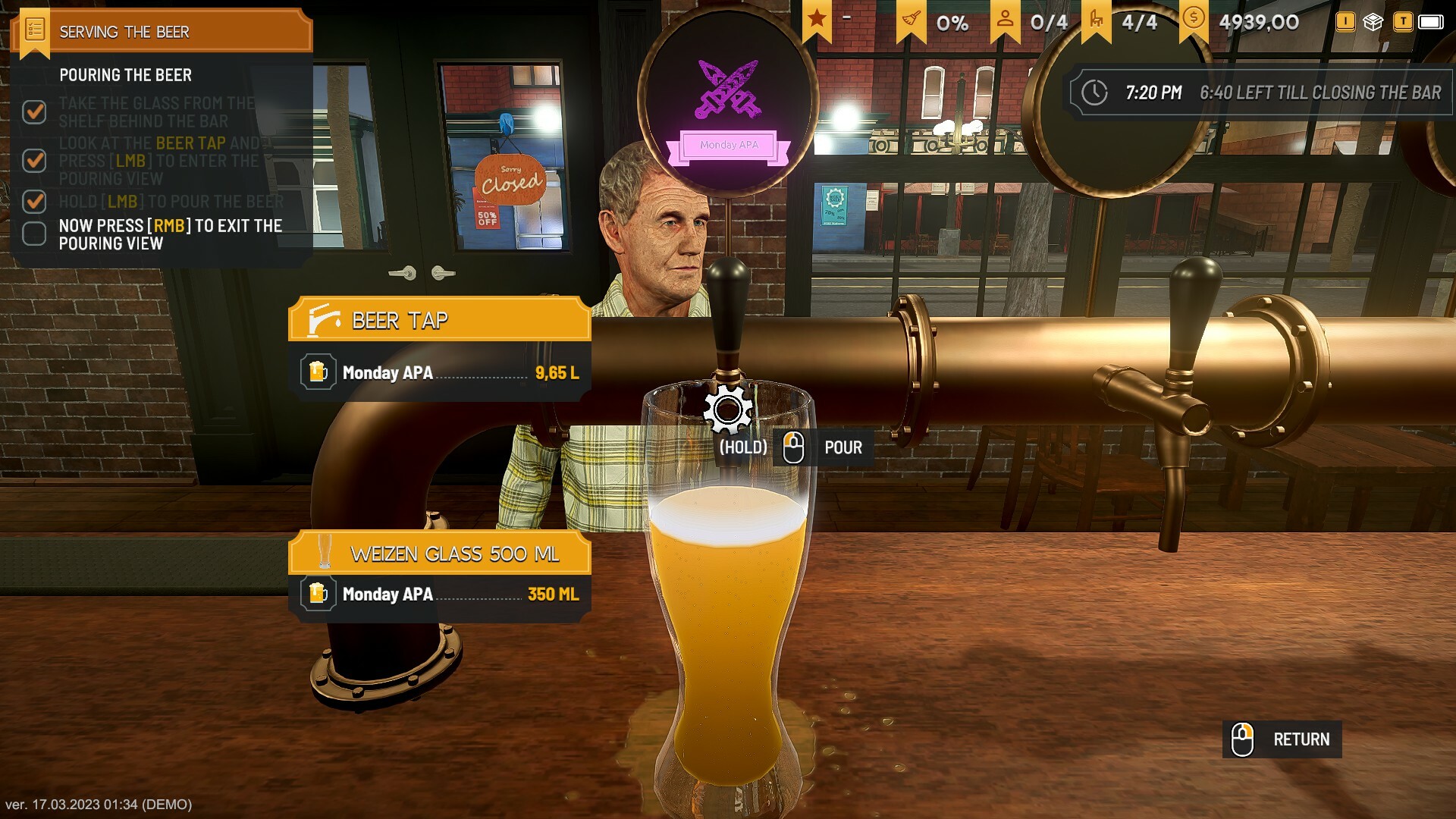Click the 'T' tablet icon top-right
1456x819 pixels.
1404,22
